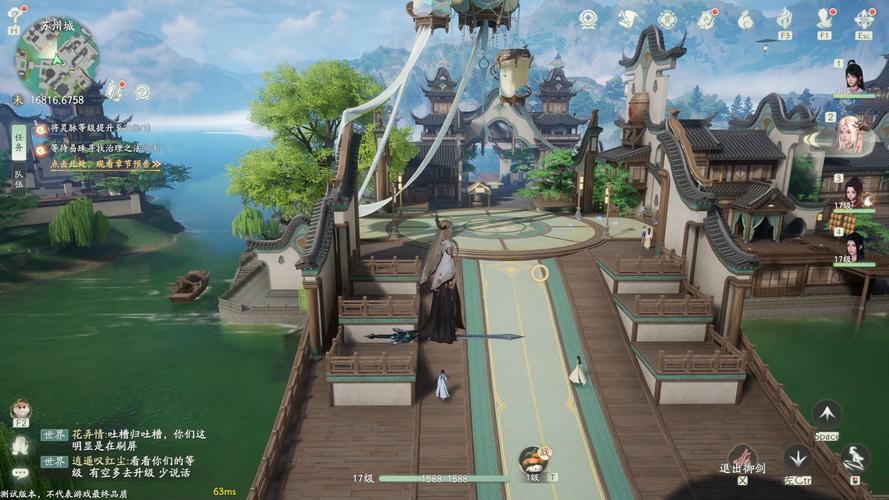Select the blonde second party member portrait

click(850, 133)
